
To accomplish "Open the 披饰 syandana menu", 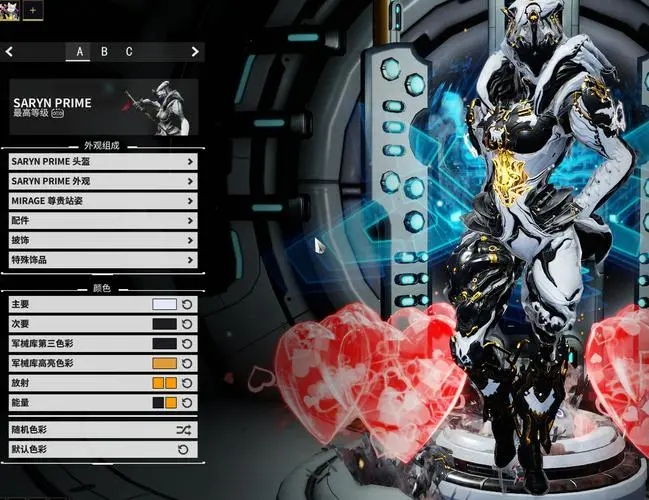I will [x=102, y=240].
